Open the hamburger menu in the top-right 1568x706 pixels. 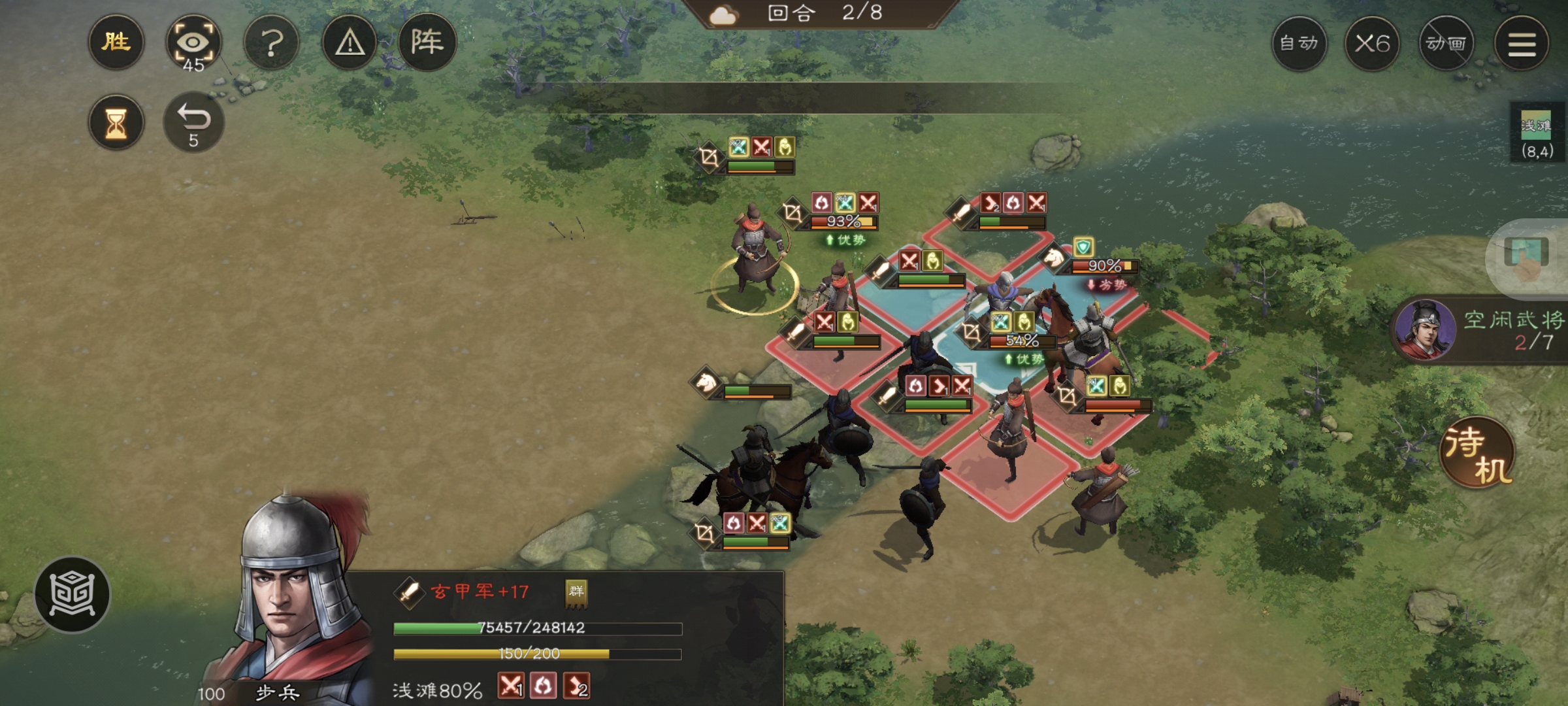point(1524,43)
